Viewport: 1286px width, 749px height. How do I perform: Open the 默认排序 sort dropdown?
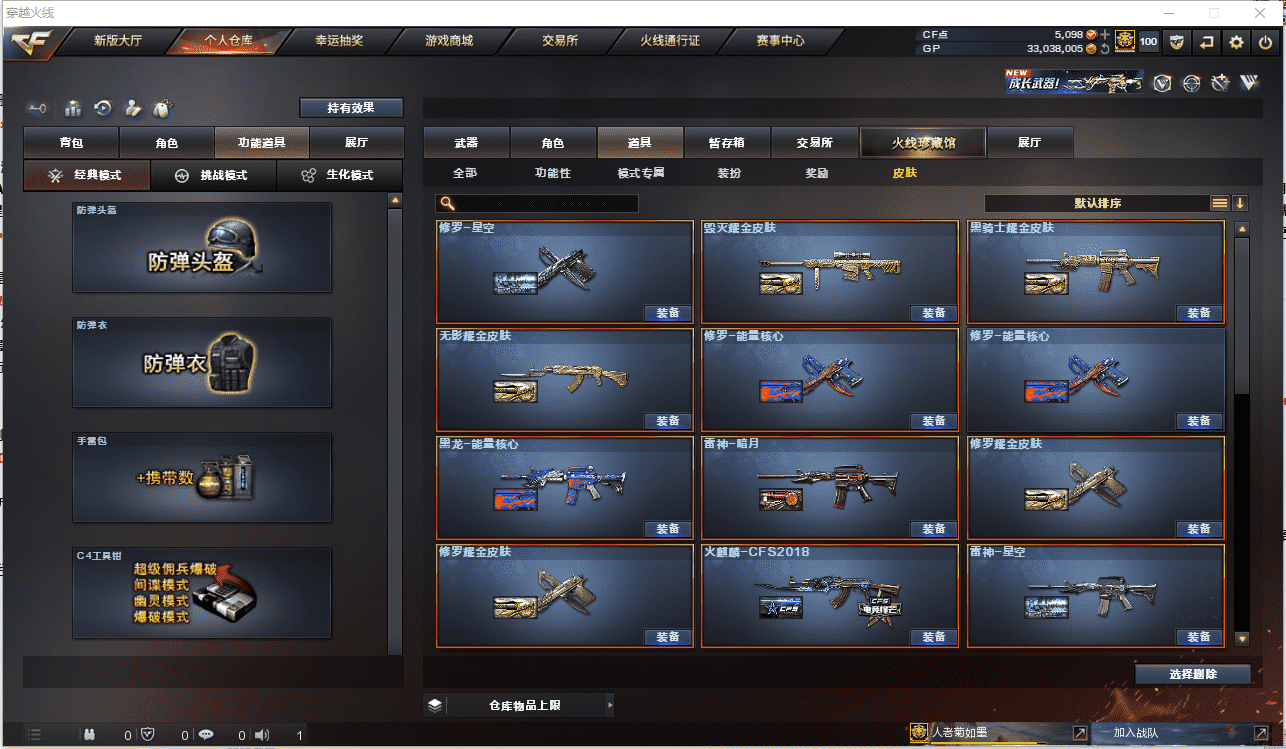(1097, 203)
